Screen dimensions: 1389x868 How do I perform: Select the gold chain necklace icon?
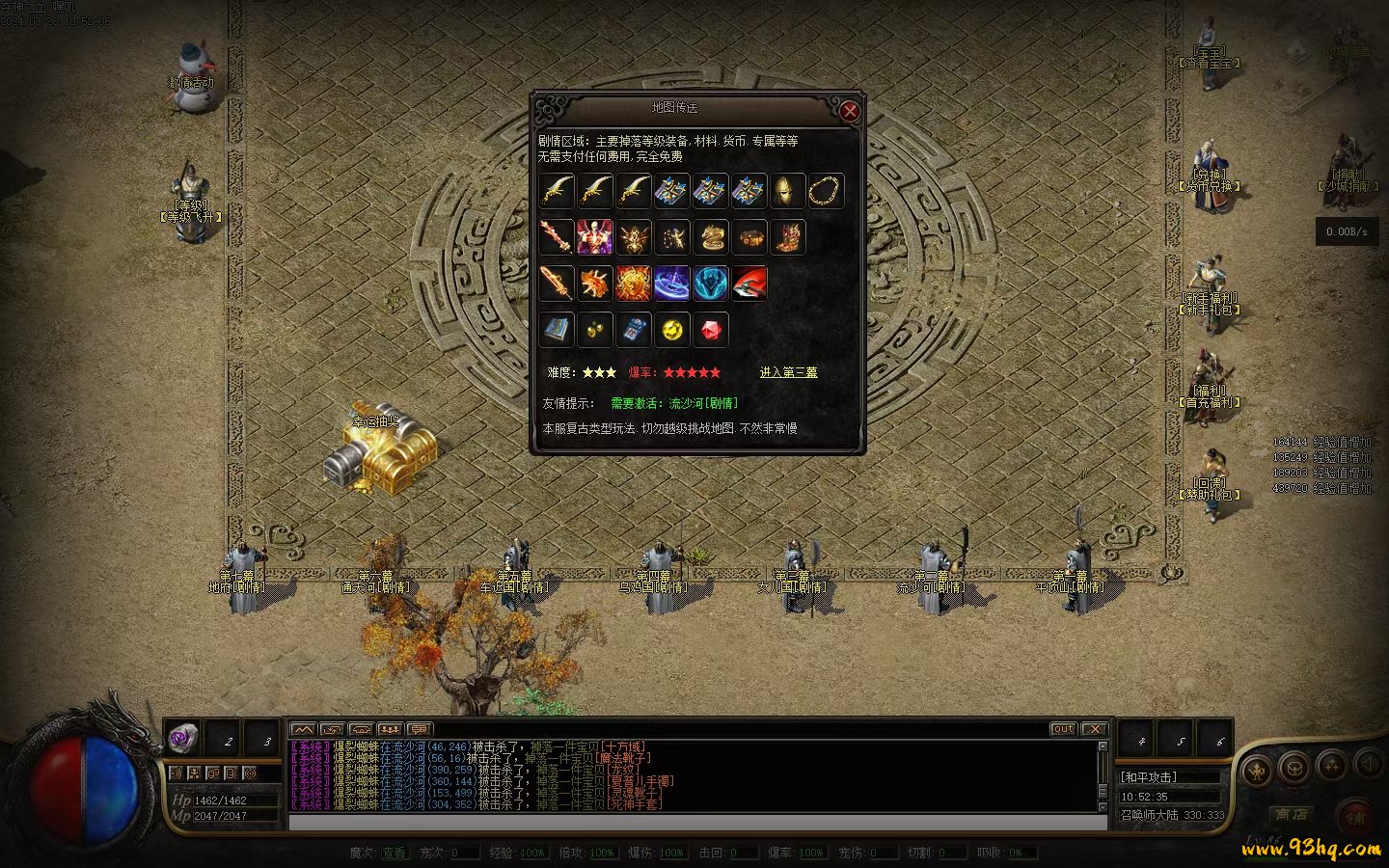826,191
